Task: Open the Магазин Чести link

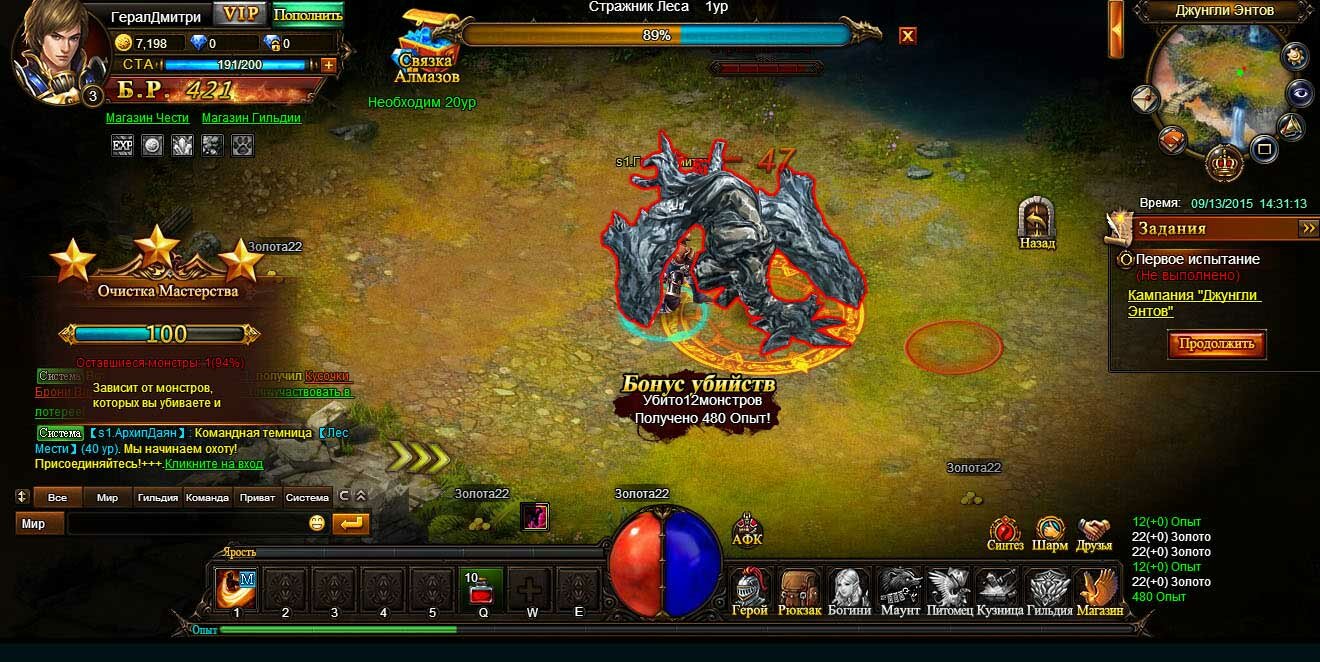Action: 147,118
